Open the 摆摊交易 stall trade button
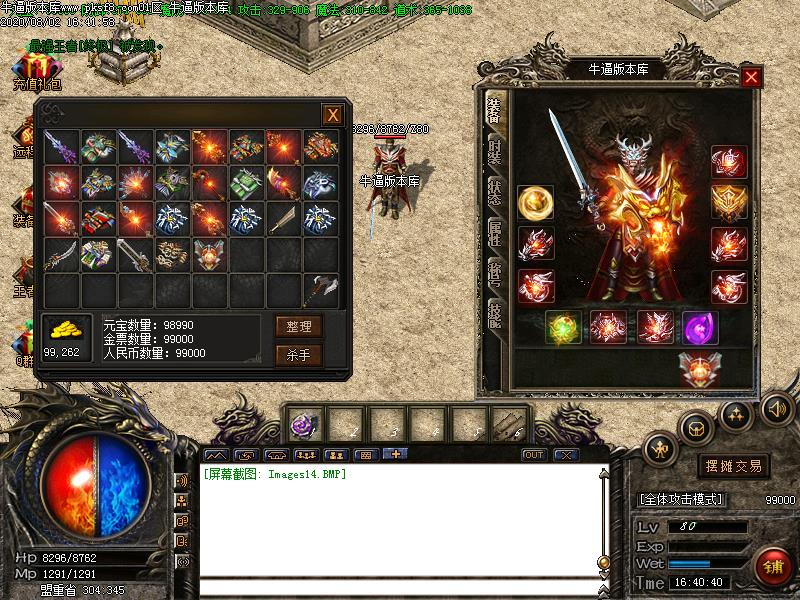 click(734, 466)
